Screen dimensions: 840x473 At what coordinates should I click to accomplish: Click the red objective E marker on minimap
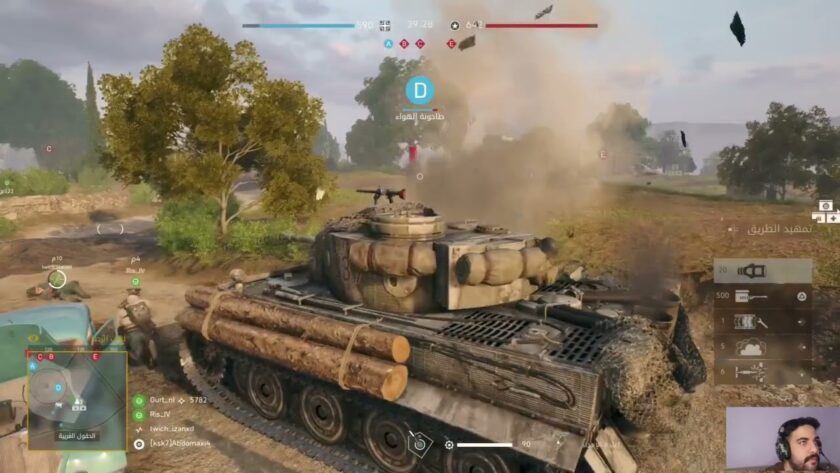click(x=96, y=356)
